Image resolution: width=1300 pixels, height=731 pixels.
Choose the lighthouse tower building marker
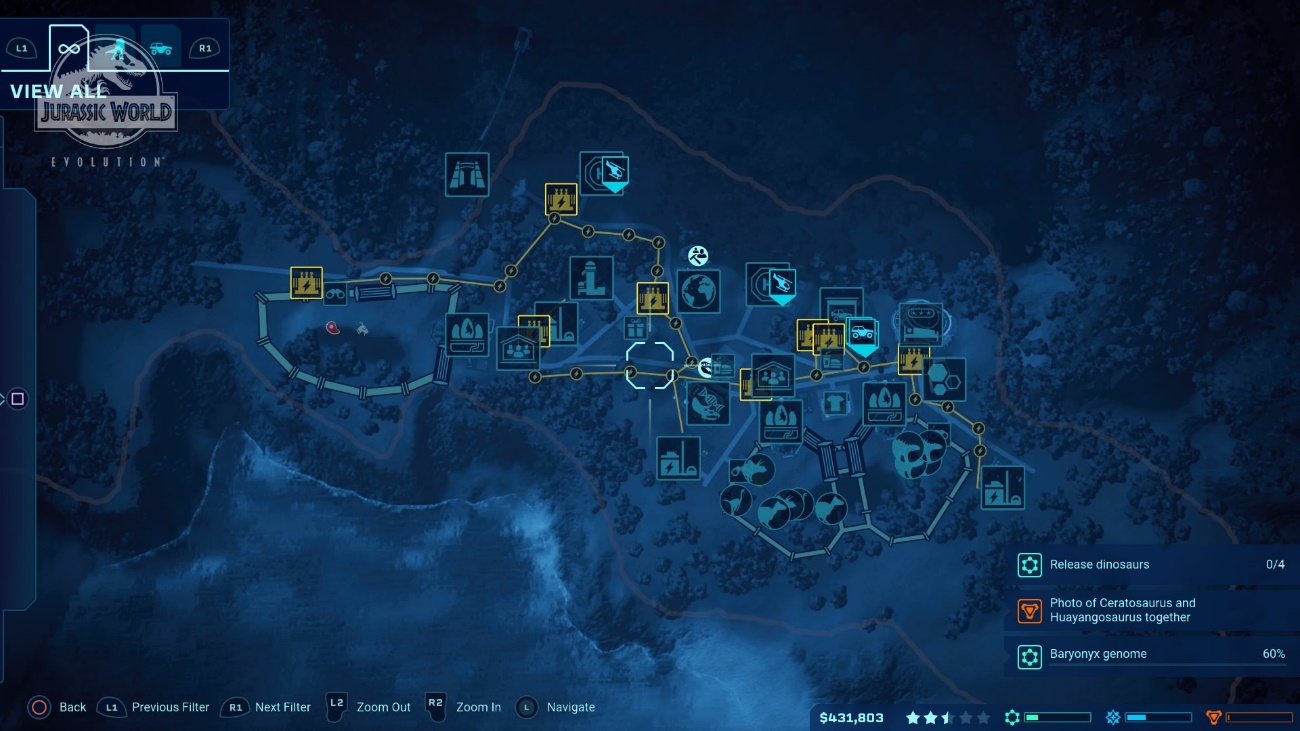click(x=591, y=278)
